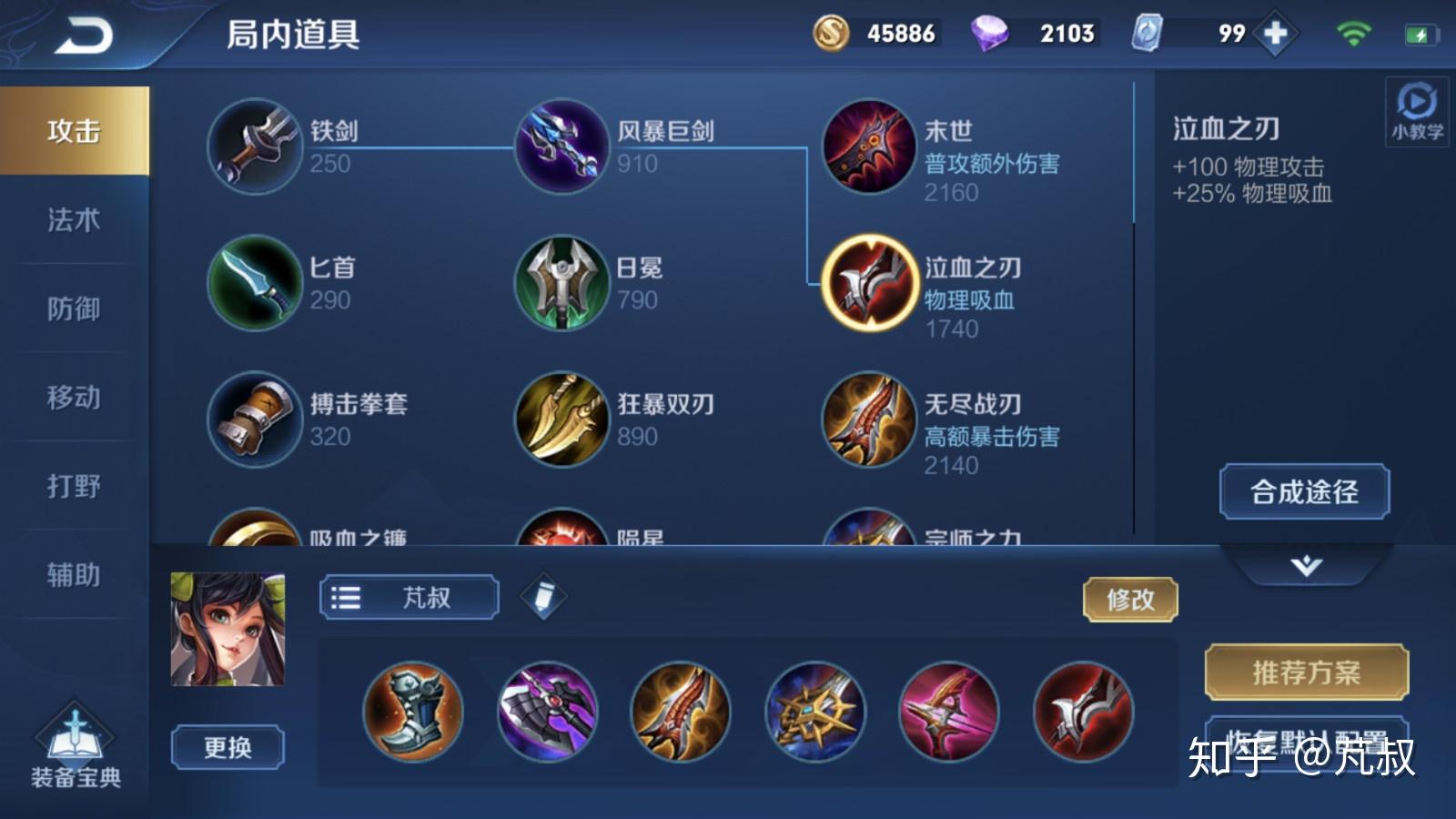Open the 日冕 item details
The height and width of the screenshot is (819, 1456).
pyautogui.click(x=561, y=283)
